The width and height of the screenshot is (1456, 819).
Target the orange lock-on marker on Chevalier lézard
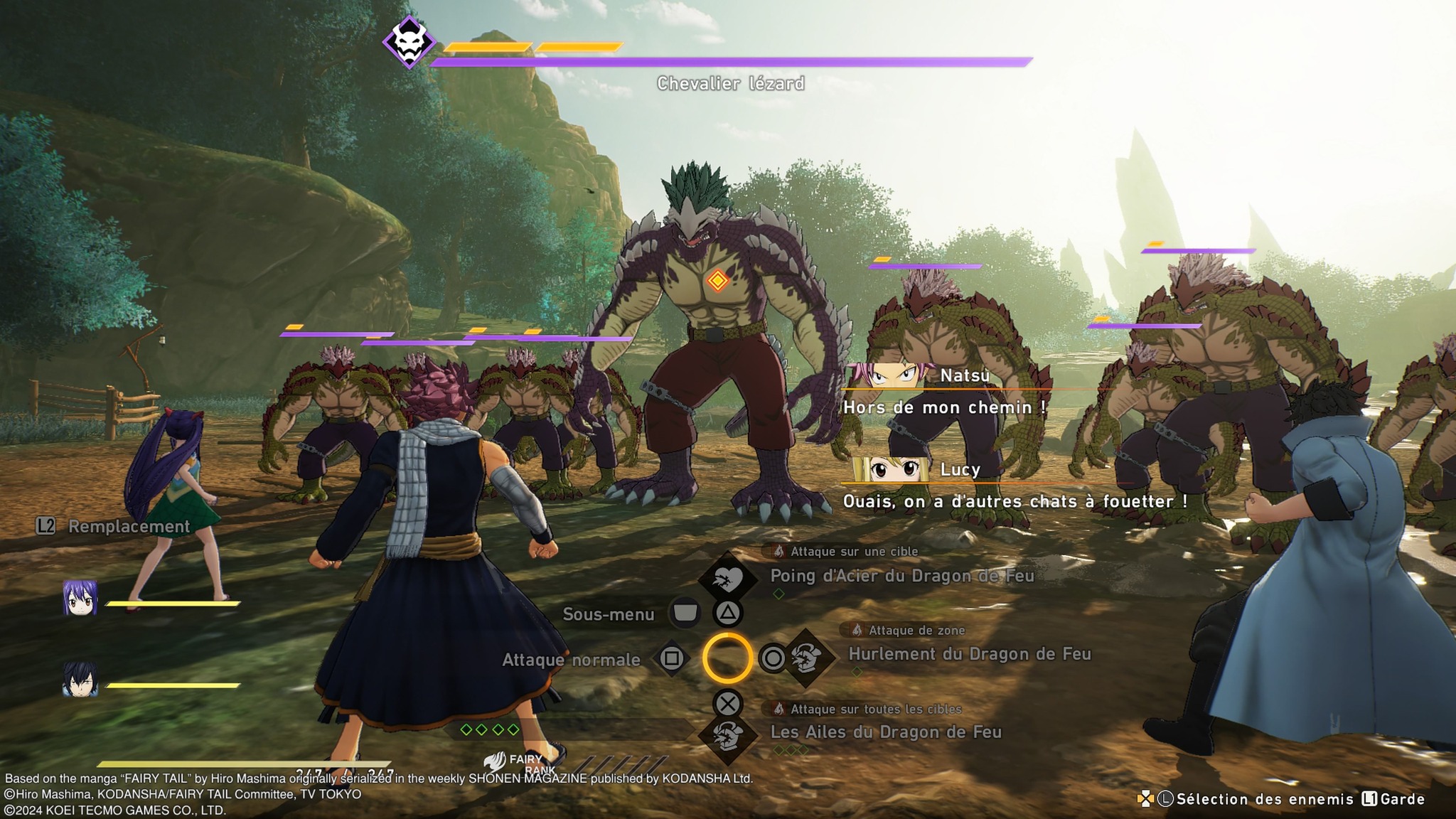[717, 281]
